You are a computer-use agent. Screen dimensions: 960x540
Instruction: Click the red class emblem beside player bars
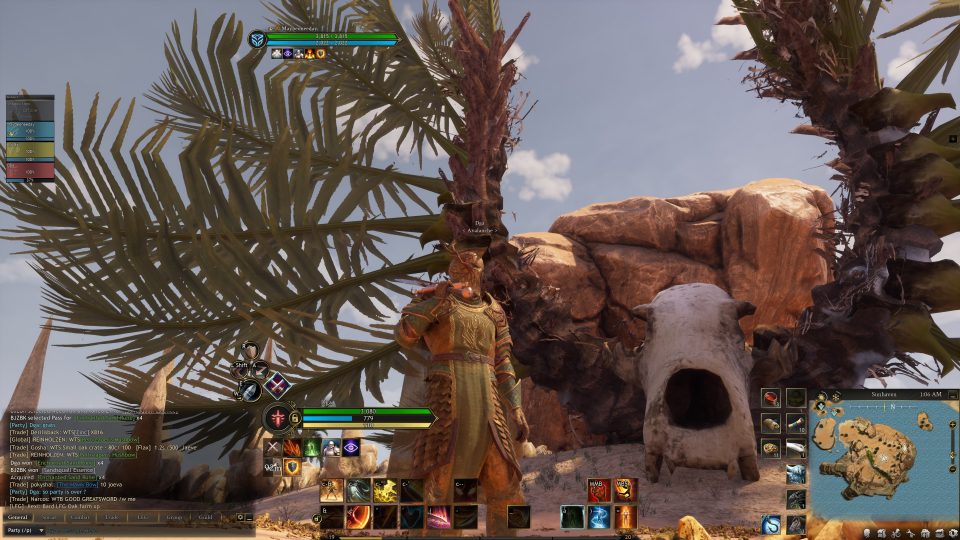point(277,417)
